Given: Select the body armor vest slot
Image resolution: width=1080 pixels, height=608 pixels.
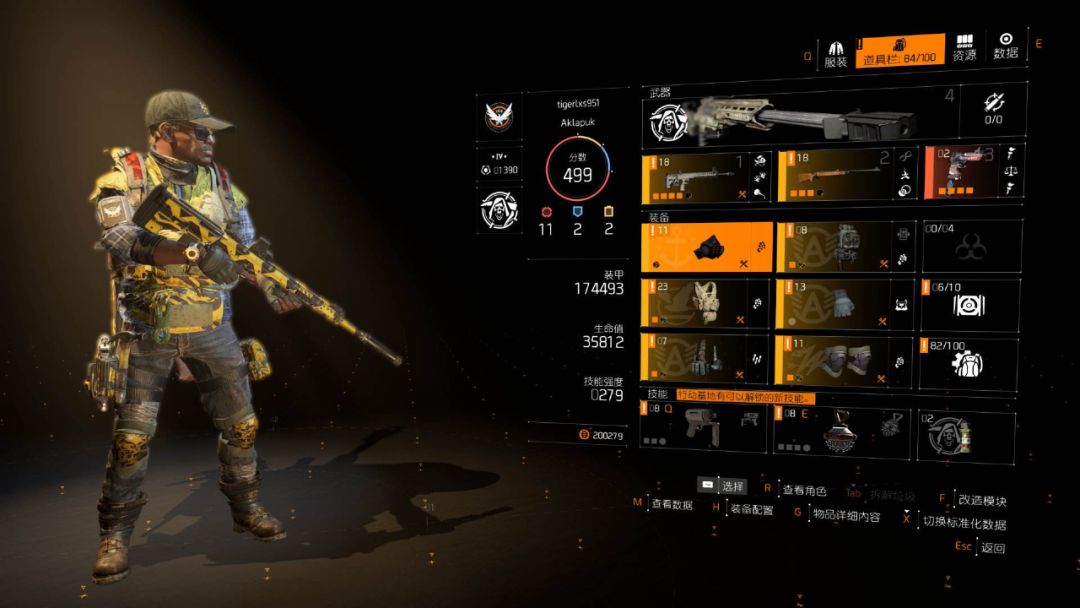Looking at the screenshot, I should (x=704, y=304).
